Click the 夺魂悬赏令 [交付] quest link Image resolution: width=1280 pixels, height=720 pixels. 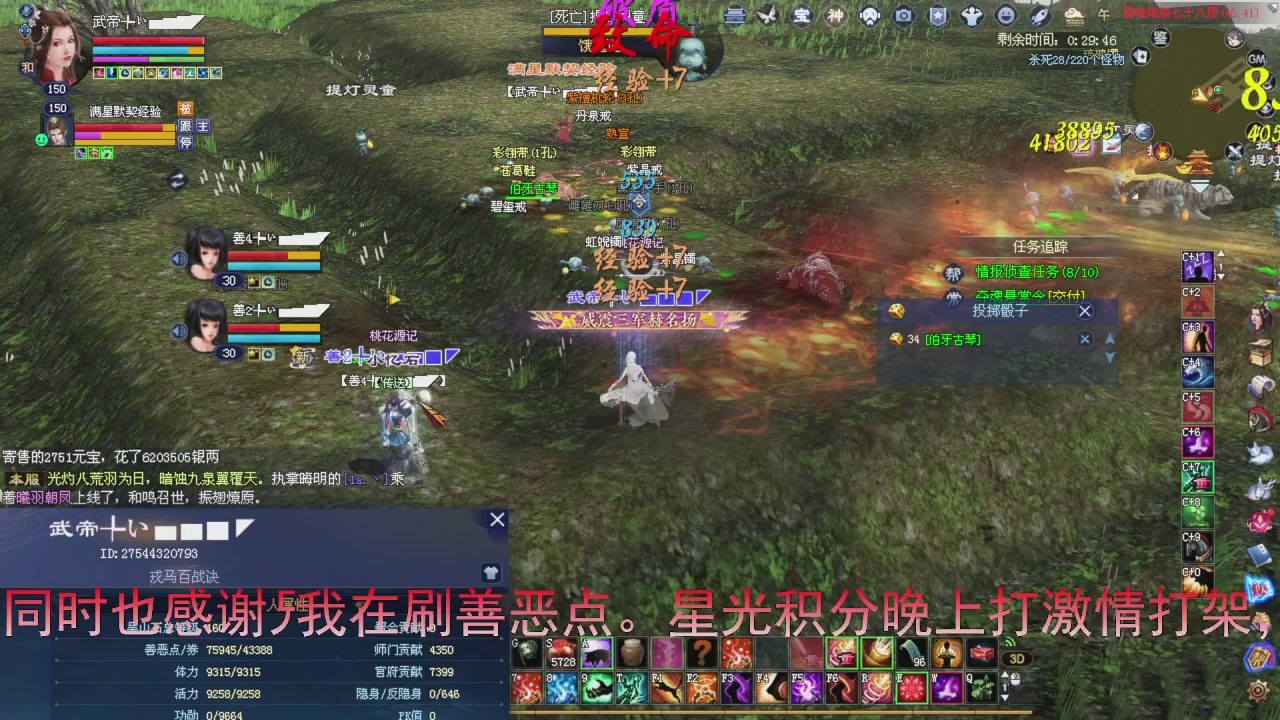point(1030,295)
